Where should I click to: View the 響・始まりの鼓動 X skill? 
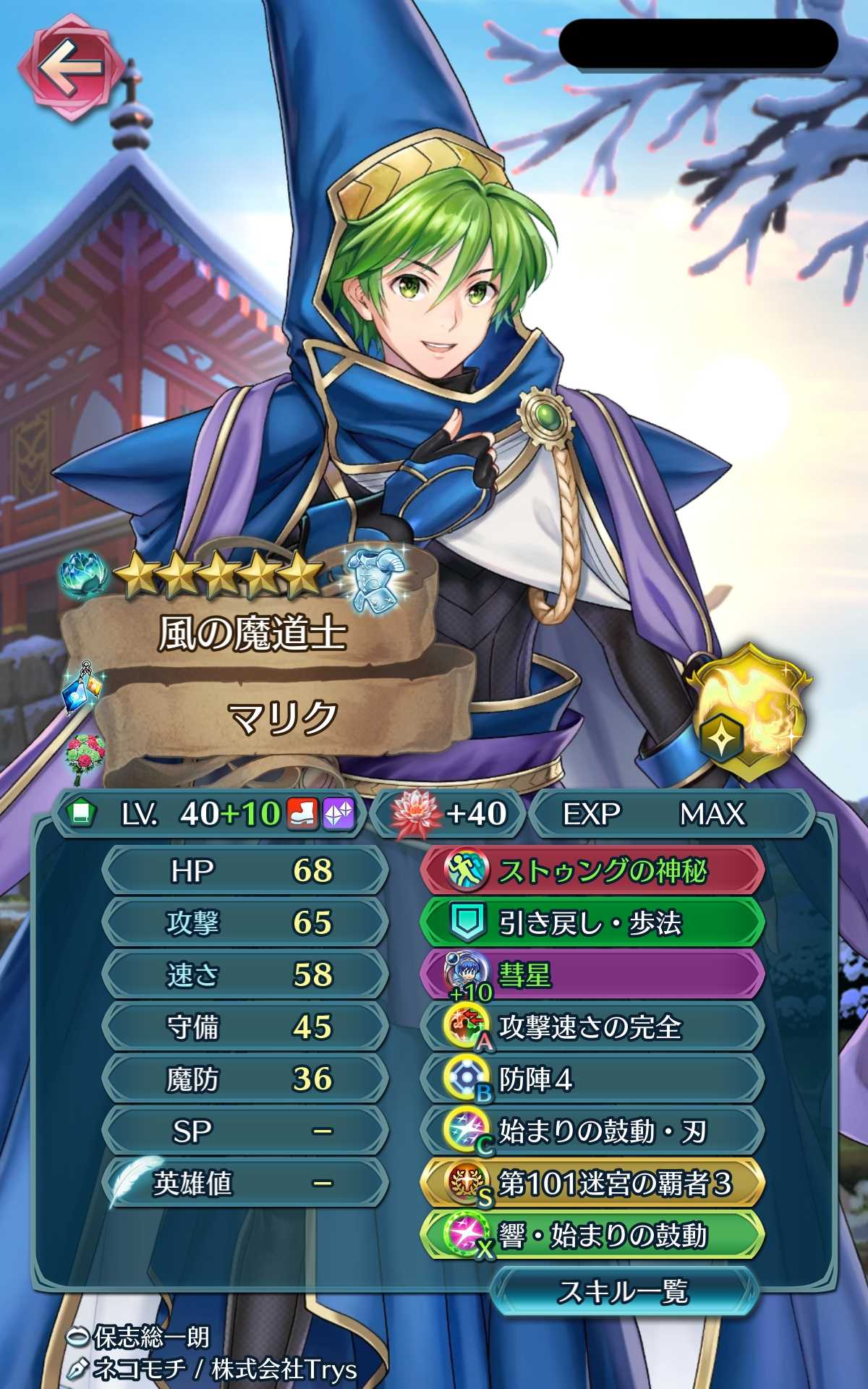(592, 1236)
